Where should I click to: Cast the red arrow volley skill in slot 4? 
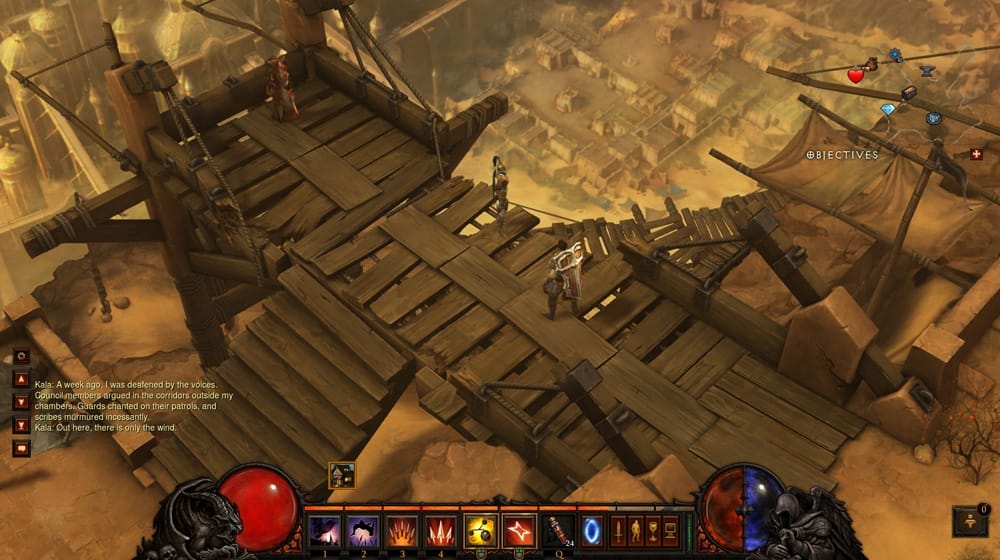(440, 530)
